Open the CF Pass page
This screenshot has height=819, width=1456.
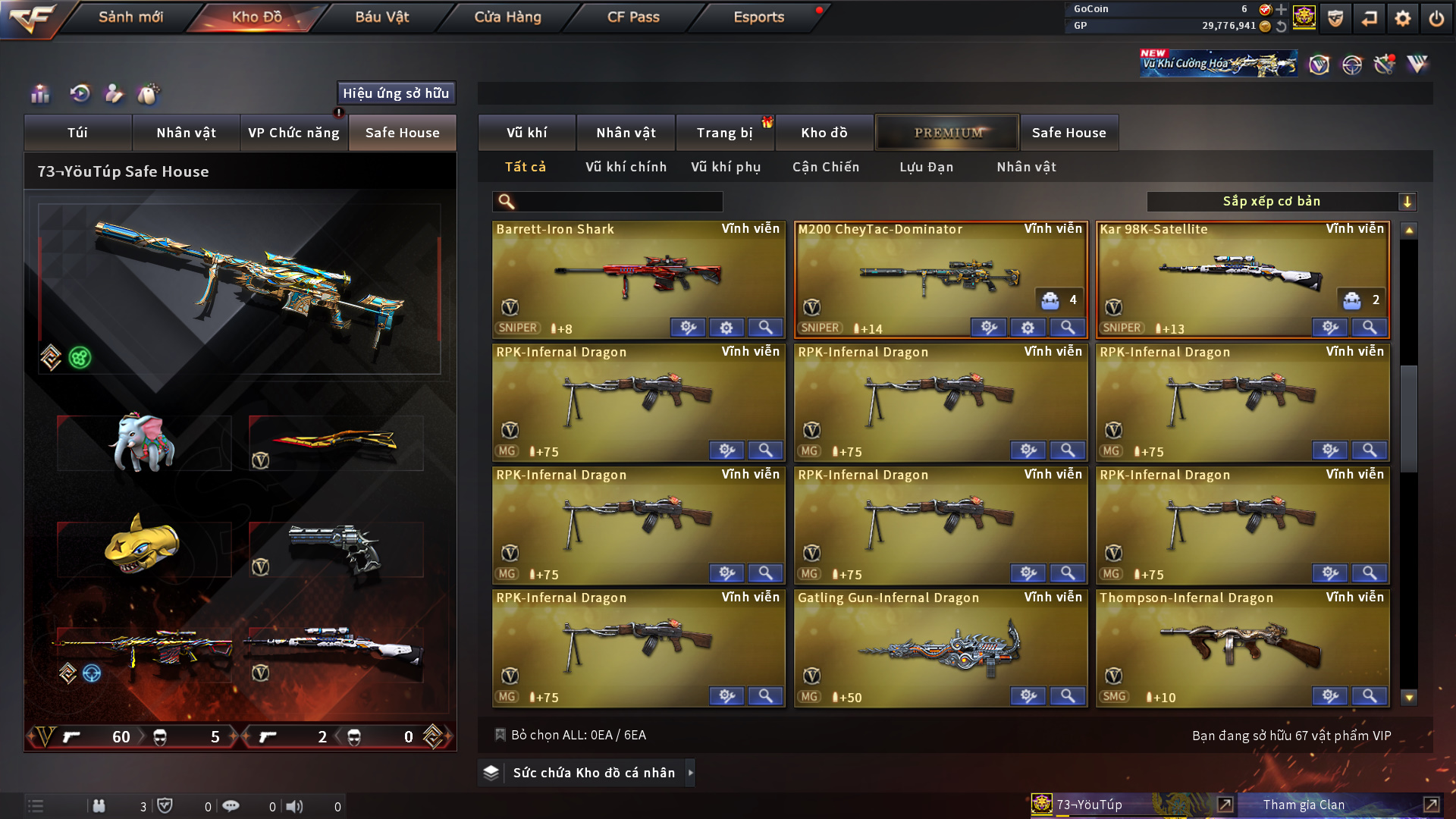pyautogui.click(x=633, y=17)
